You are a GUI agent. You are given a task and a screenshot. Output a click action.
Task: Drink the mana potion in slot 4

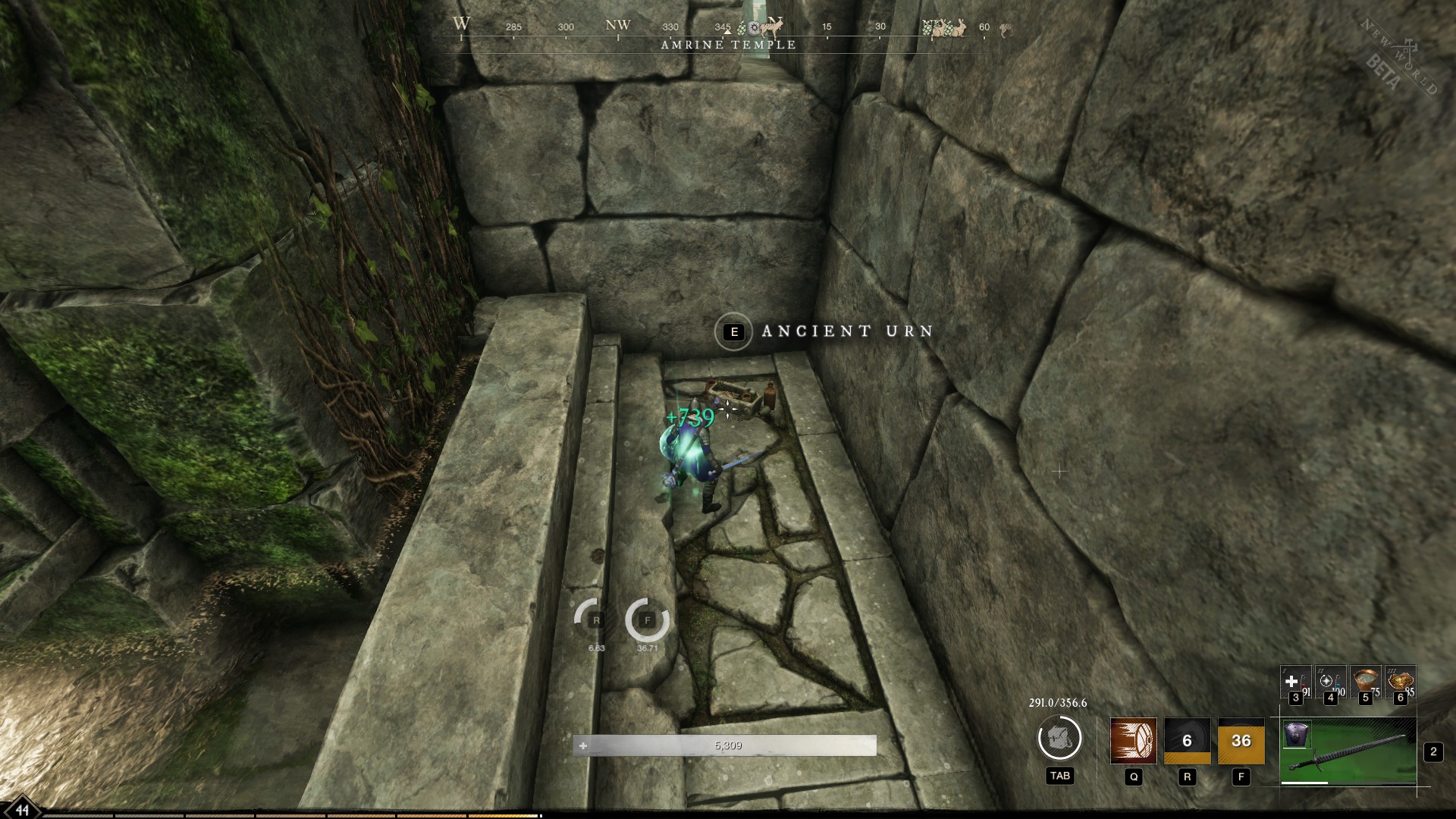[1330, 682]
